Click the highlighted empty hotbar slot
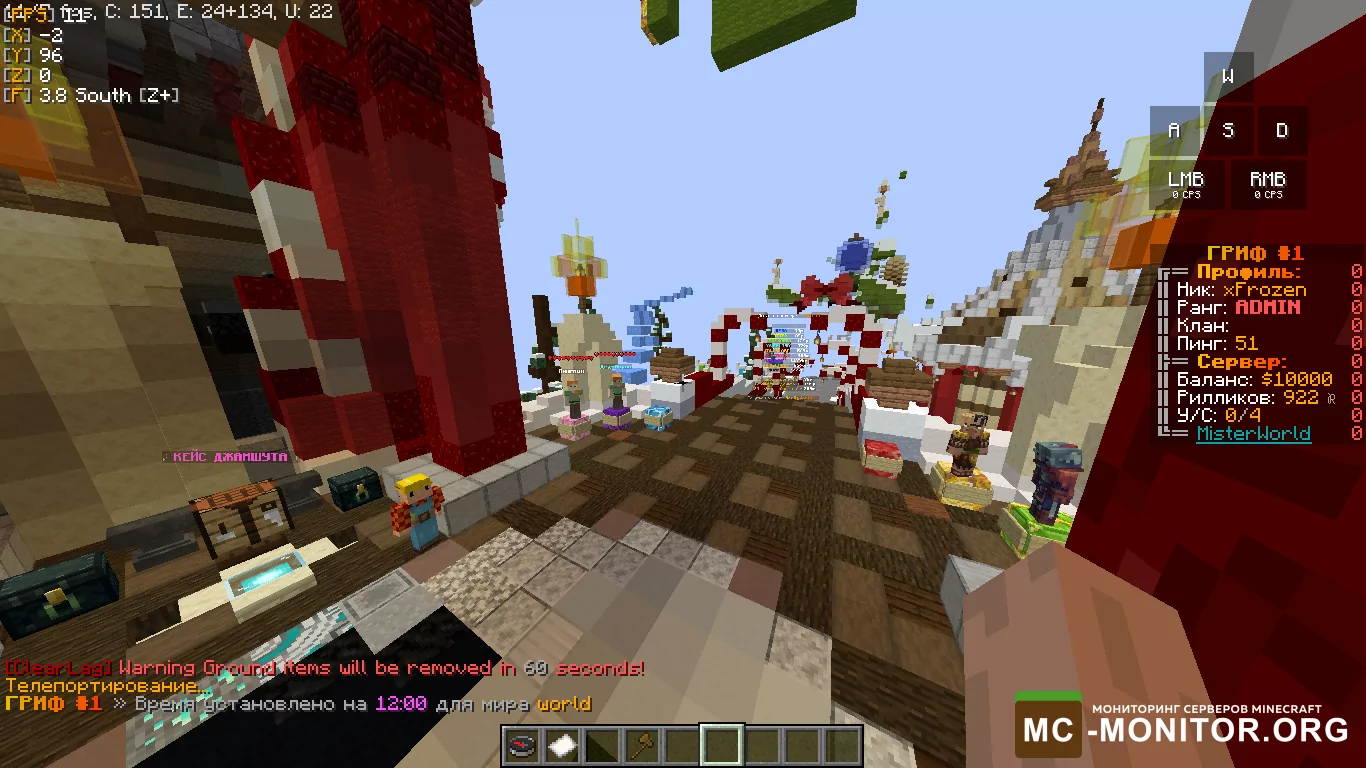Viewport: 1366px width, 768px height. coord(721,746)
